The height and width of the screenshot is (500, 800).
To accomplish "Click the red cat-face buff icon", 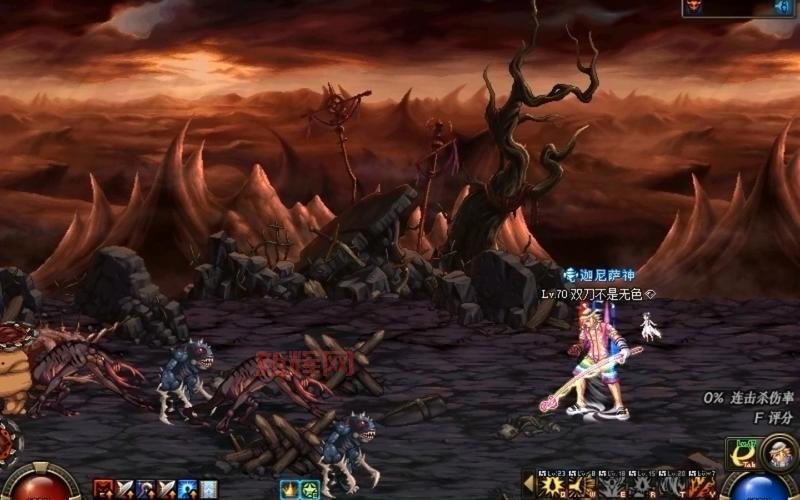I will 101,489.
